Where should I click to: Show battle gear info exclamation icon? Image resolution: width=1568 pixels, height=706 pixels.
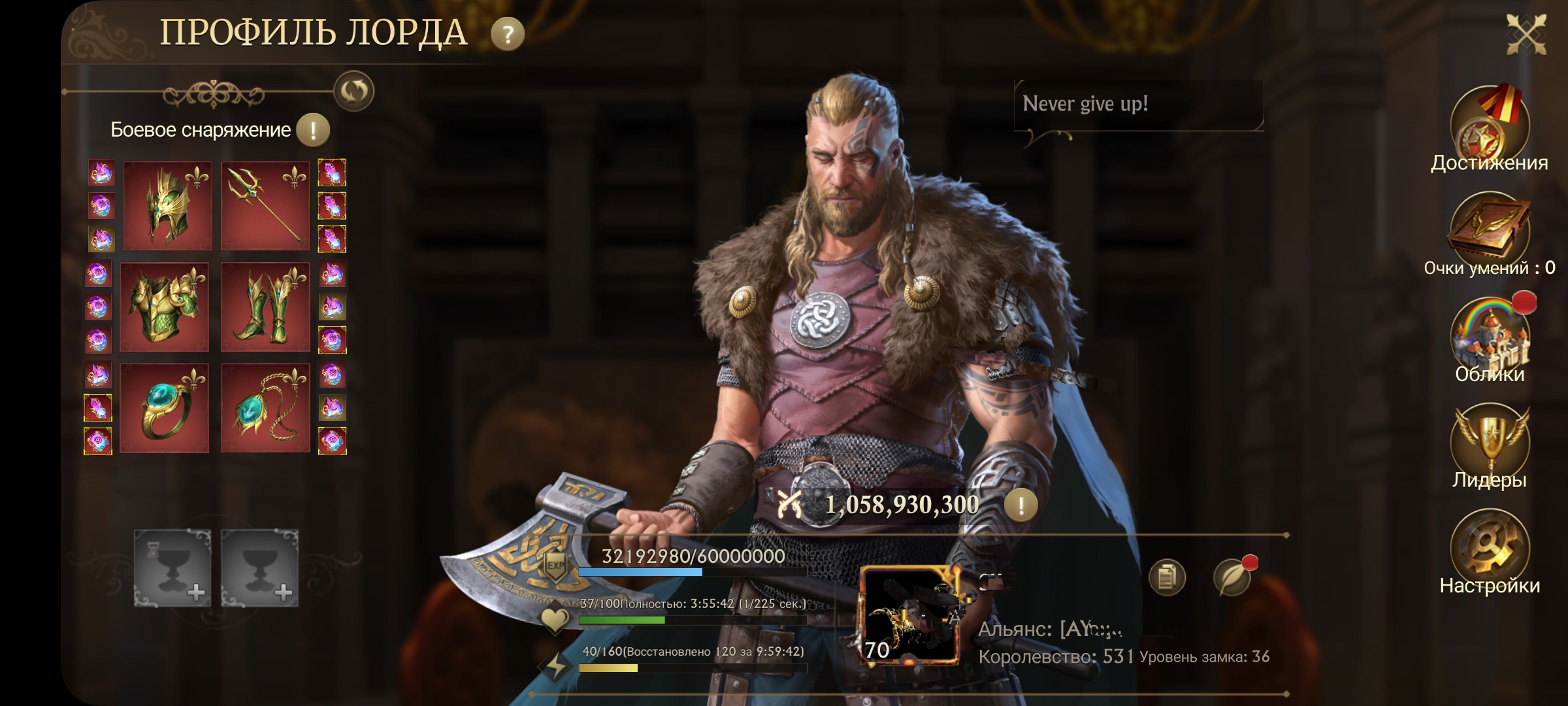pos(313,129)
